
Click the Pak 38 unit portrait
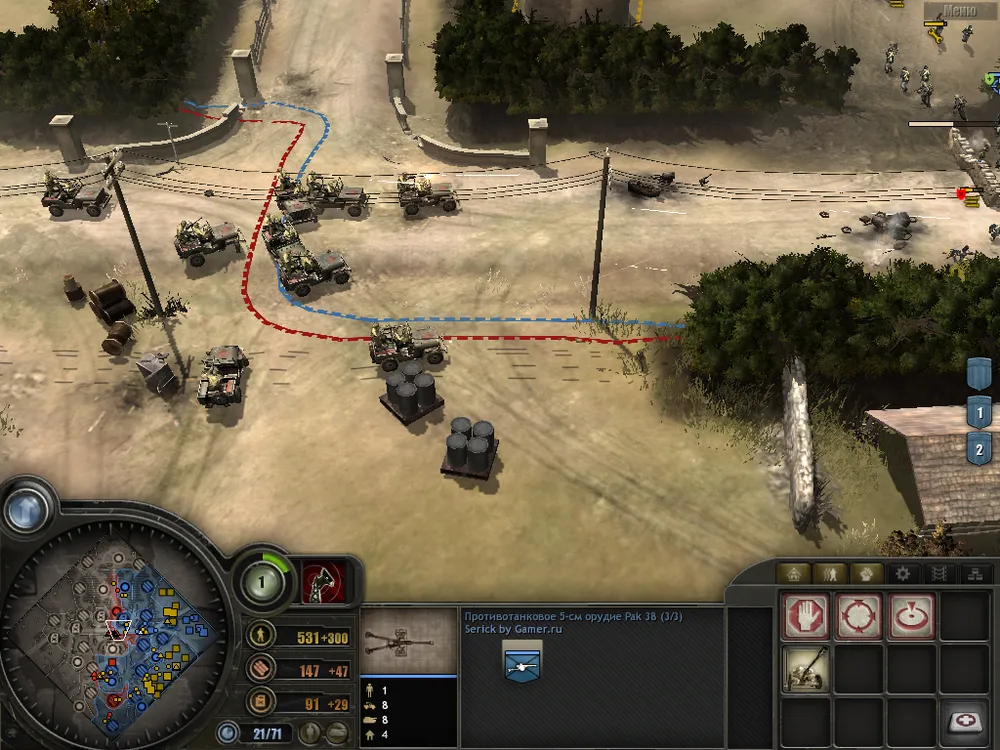tap(408, 639)
